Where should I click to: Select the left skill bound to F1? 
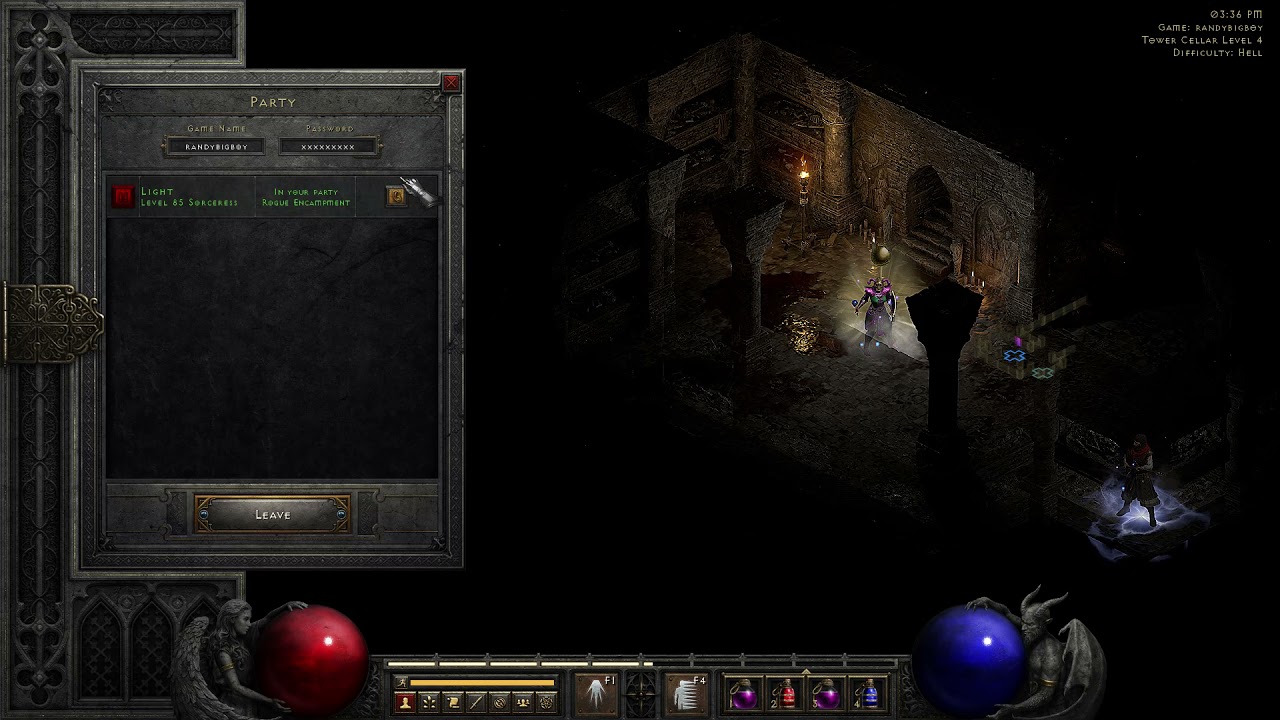[x=596, y=693]
